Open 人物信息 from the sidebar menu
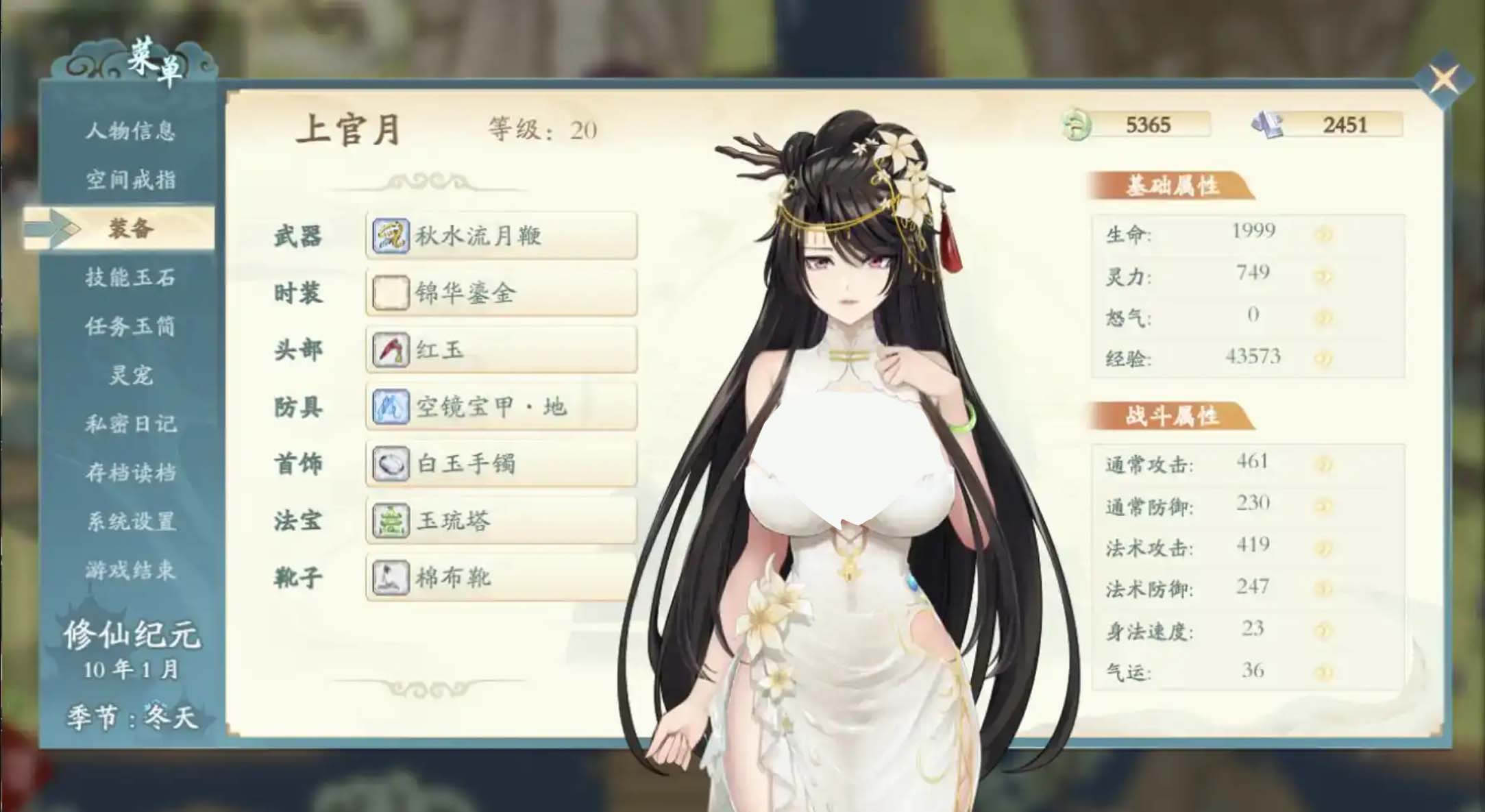 (x=132, y=132)
